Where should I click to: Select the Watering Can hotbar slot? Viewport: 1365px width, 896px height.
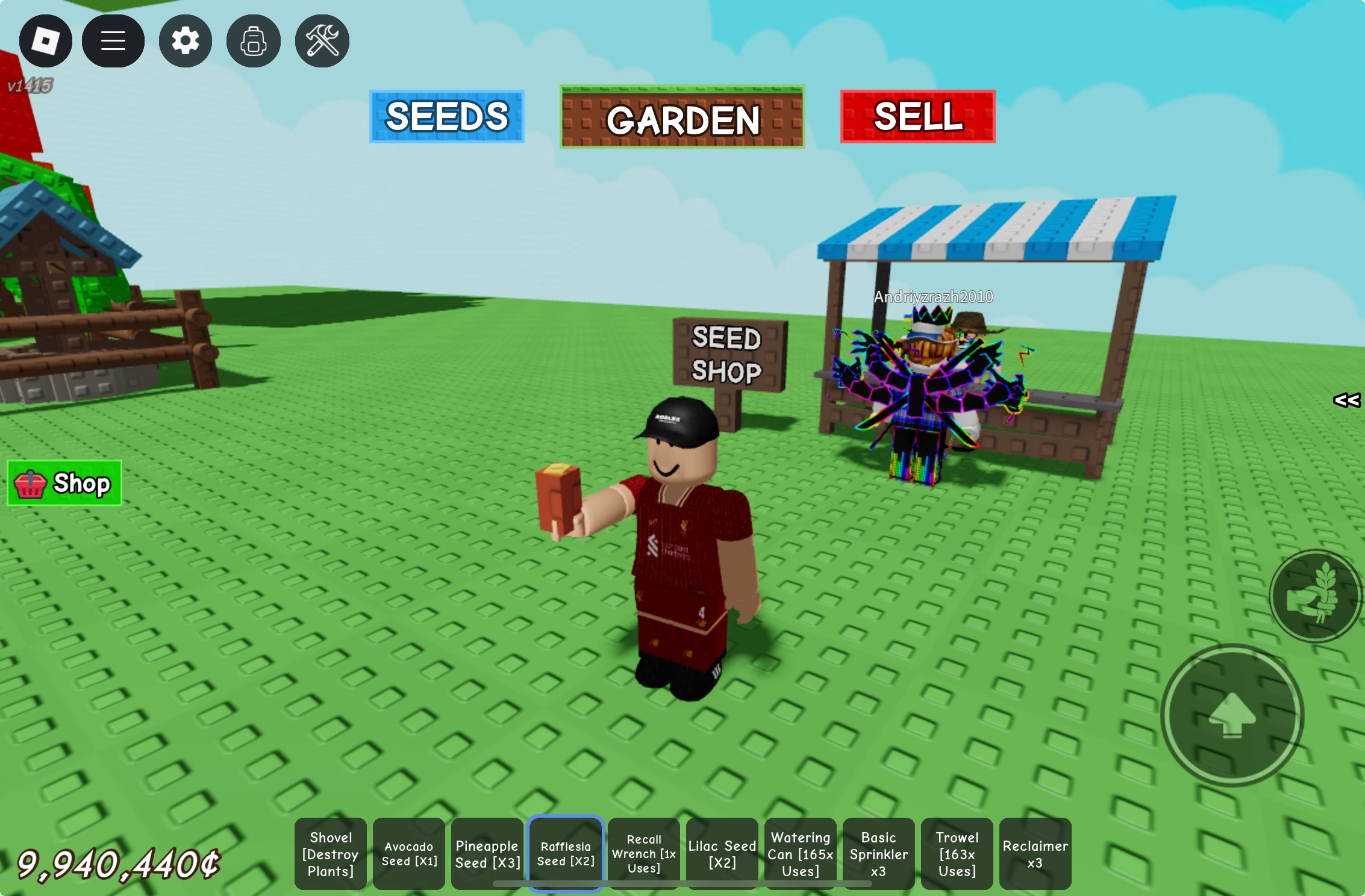800,853
